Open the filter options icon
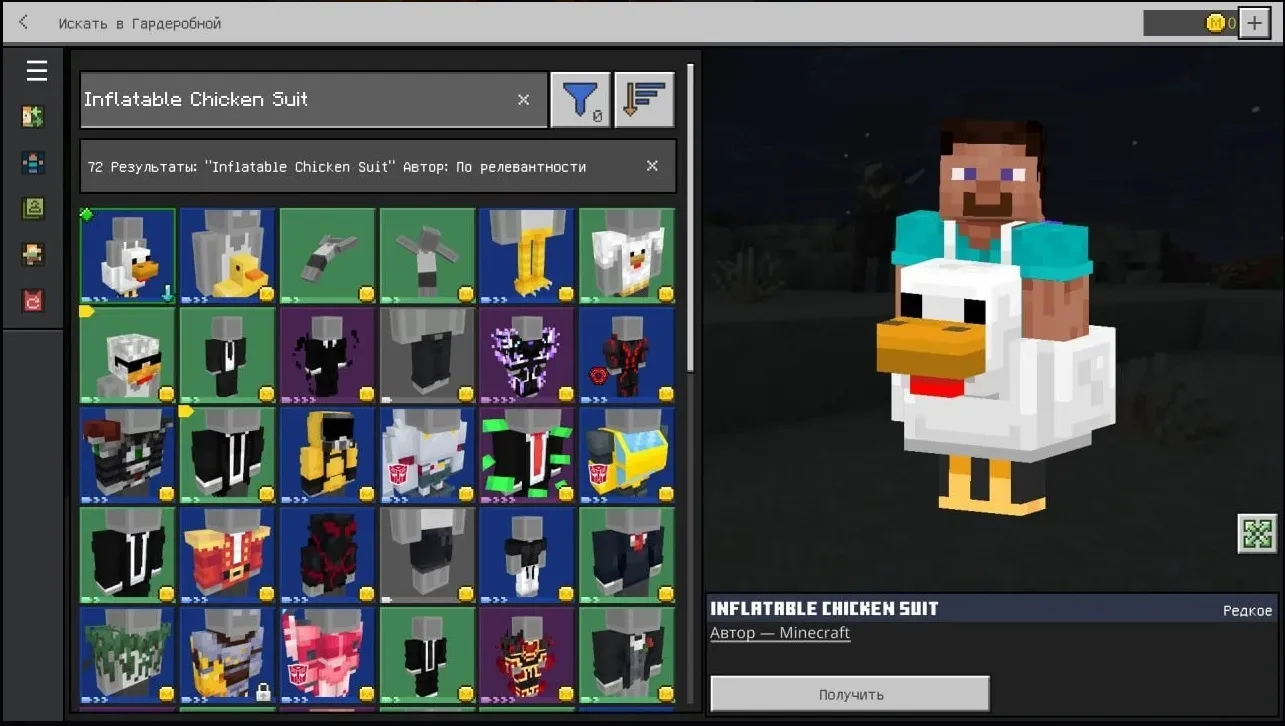The image size is (1285, 726). (x=580, y=99)
